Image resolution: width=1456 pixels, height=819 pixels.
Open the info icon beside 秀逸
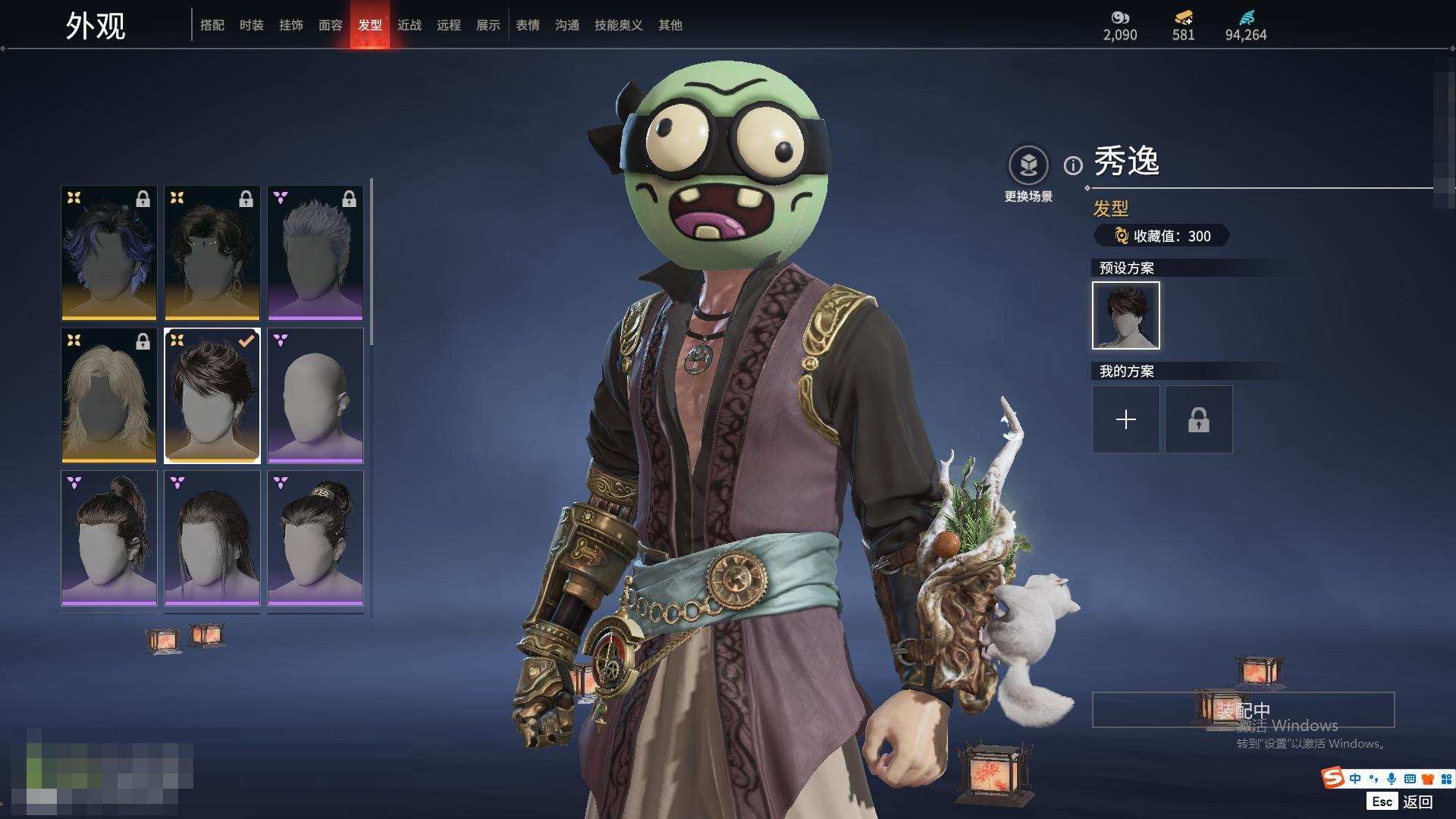click(x=1073, y=165)
